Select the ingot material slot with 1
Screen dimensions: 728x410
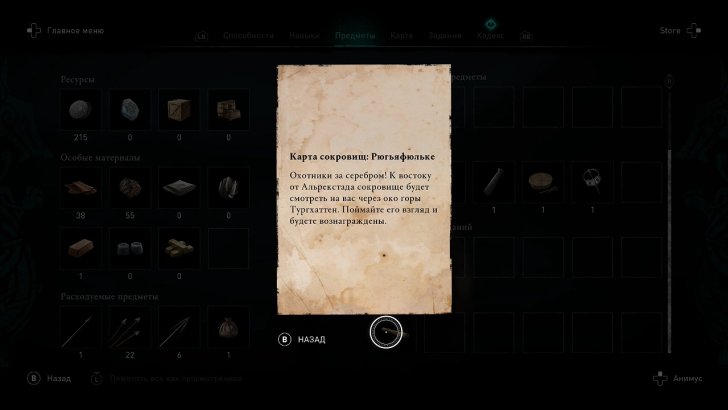[x=80, y=249]
